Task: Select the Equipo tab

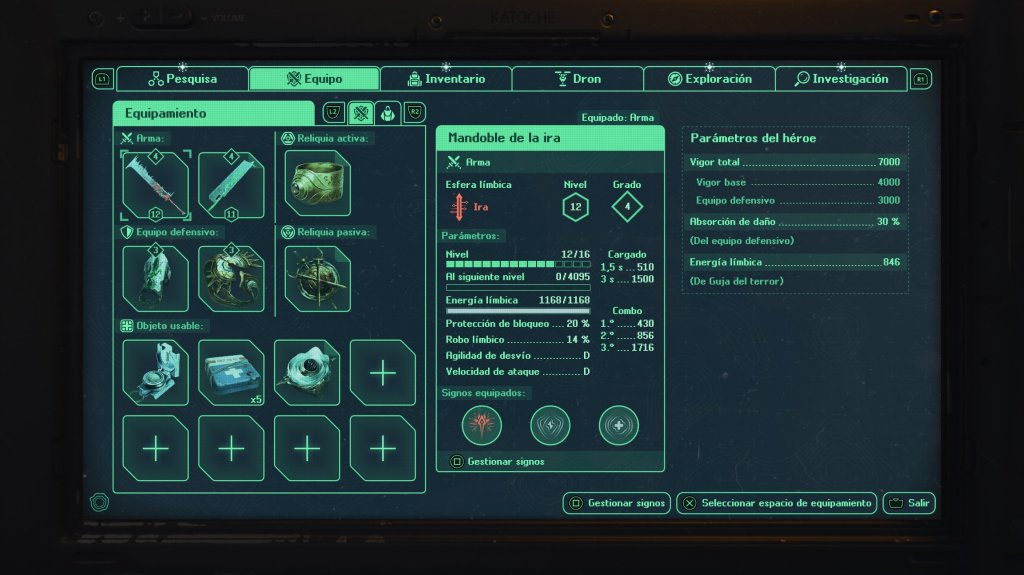Action: point(314,79)
